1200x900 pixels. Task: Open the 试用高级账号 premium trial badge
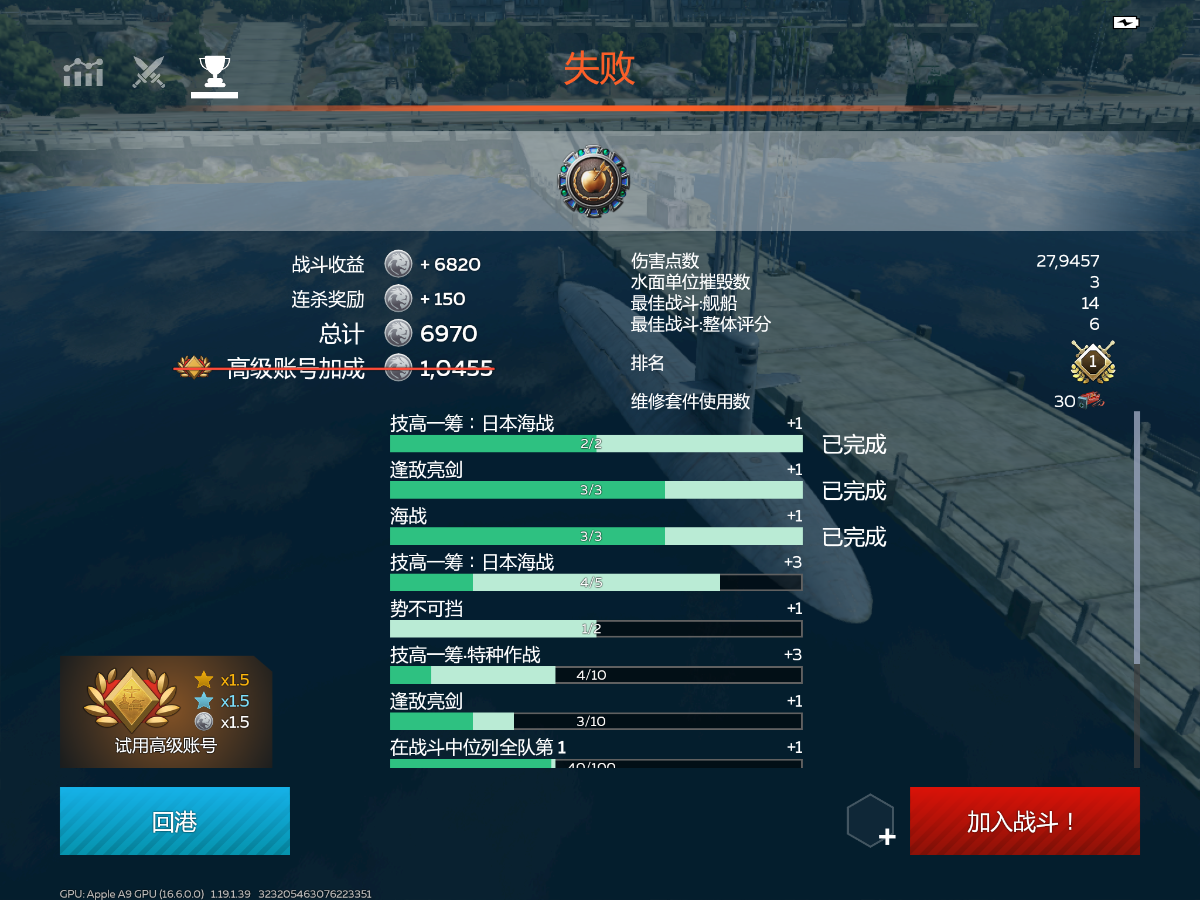point(166,711)
